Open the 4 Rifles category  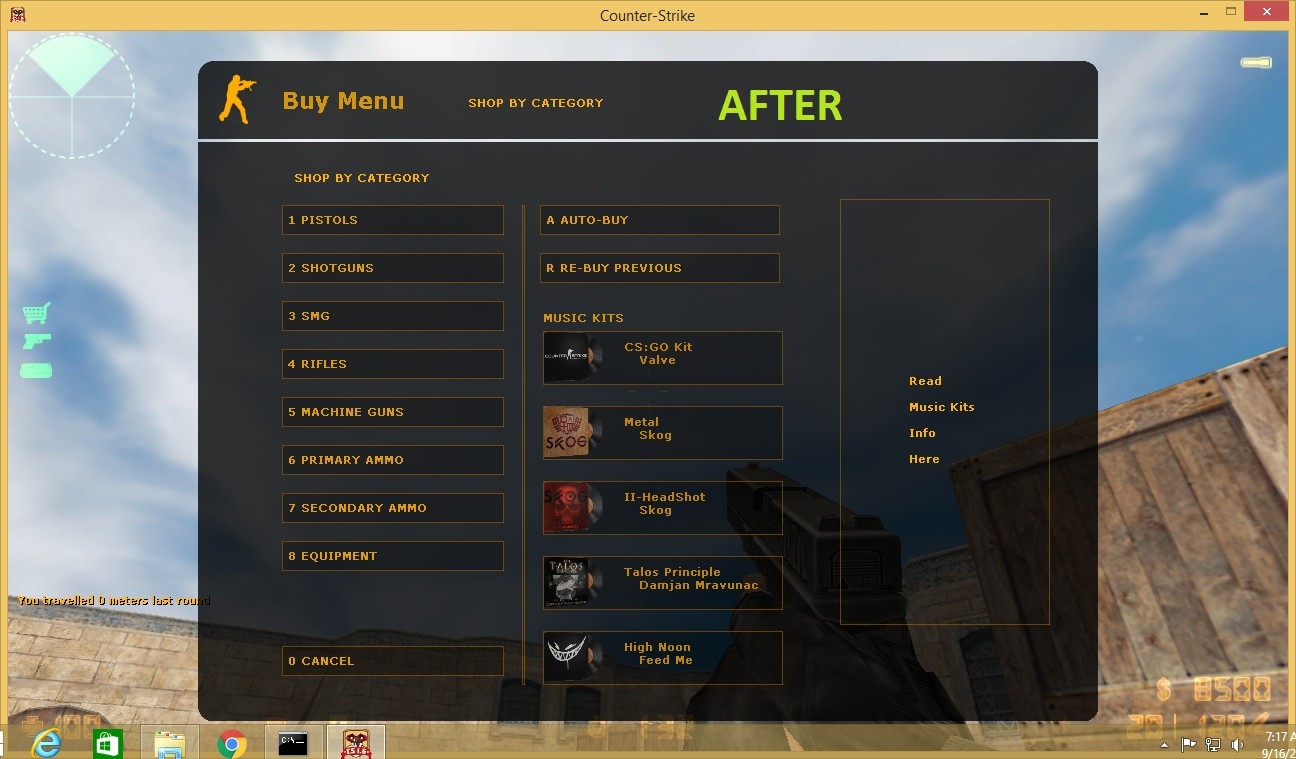(392, 363)
